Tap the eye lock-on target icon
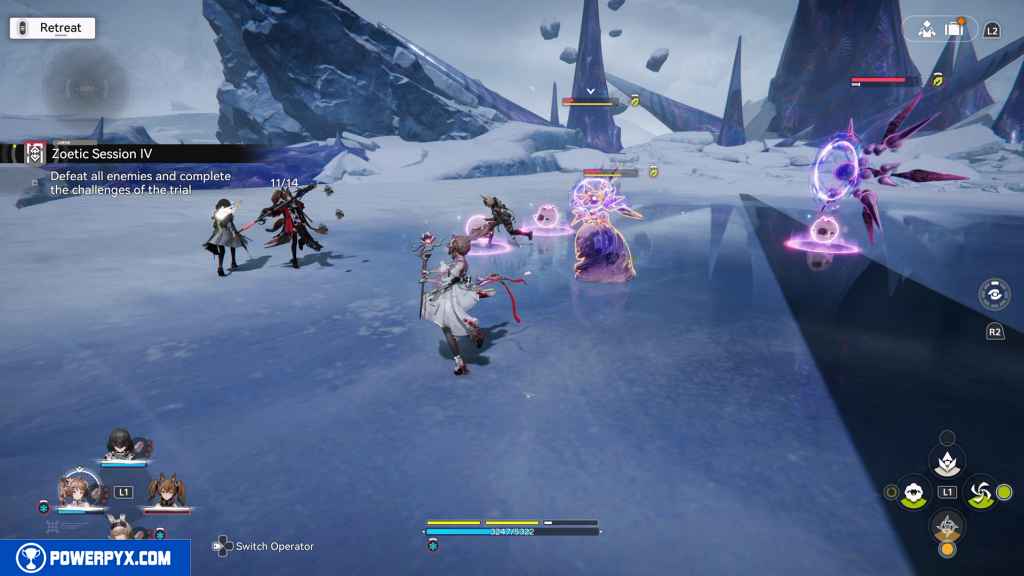Image resolution: width=1024 pixels, height=576 pixels. coord(994,295)
